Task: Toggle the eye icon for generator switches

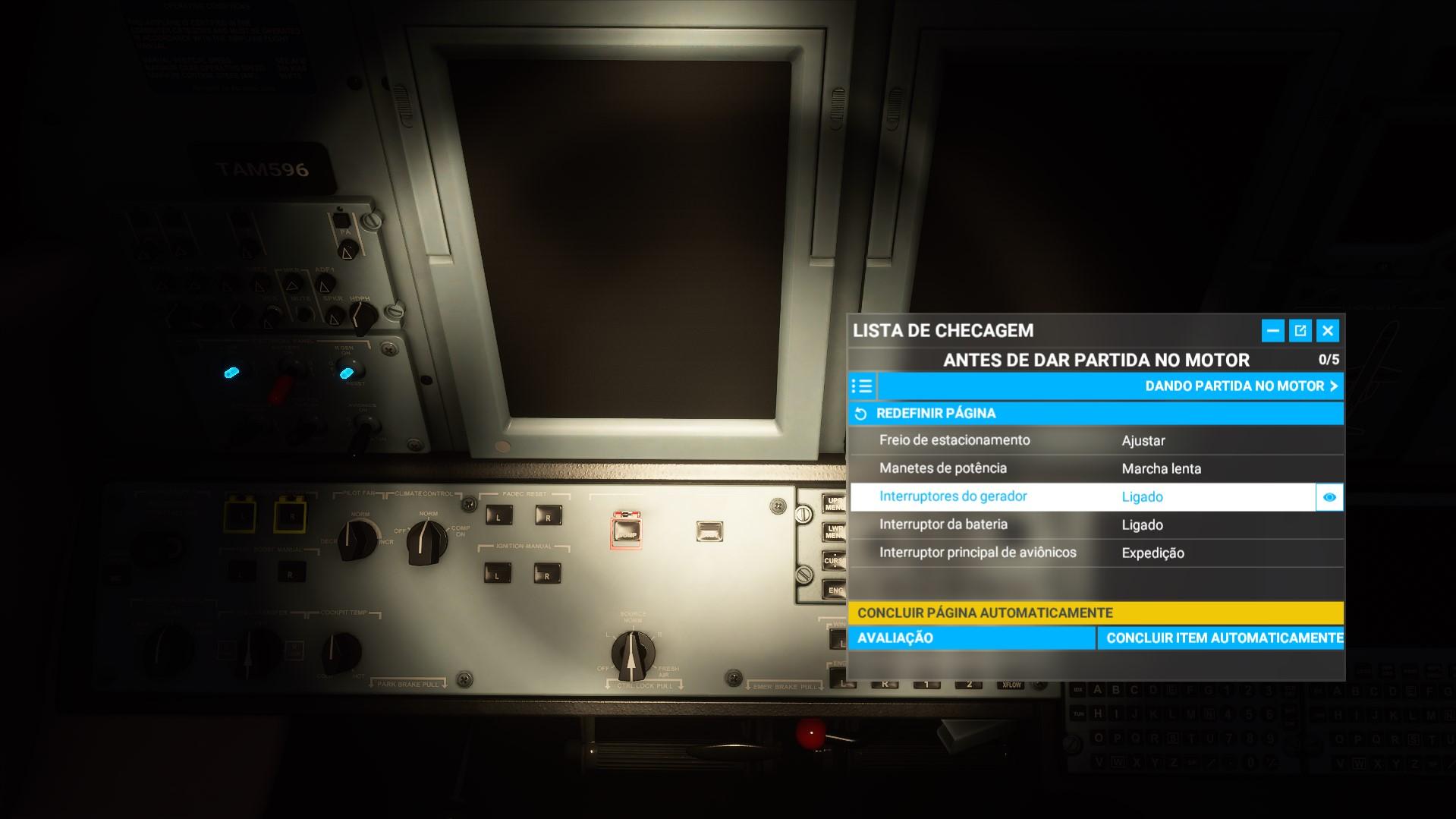Action: click(1329, 497)
